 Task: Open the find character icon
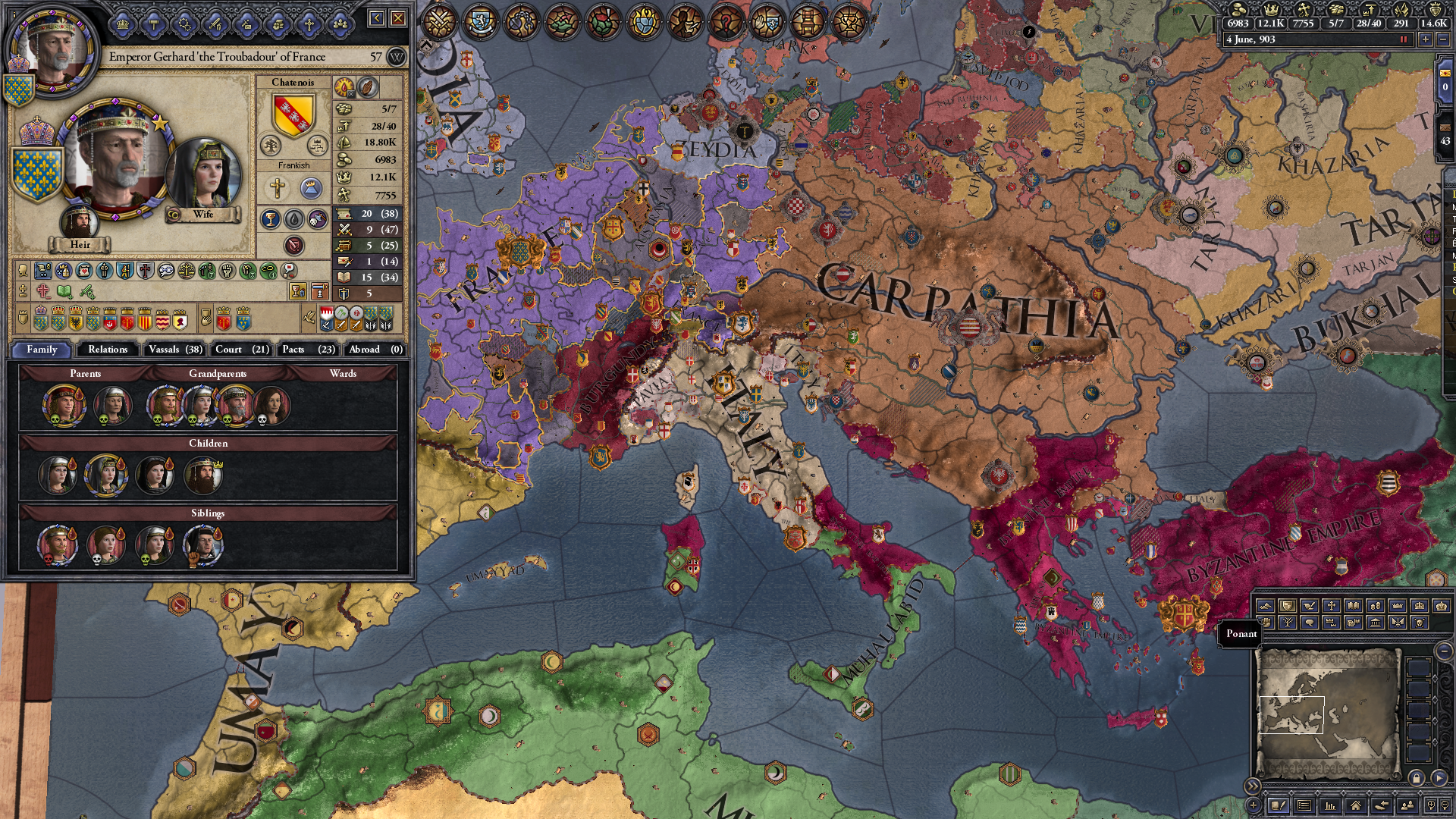(1408, 805)
